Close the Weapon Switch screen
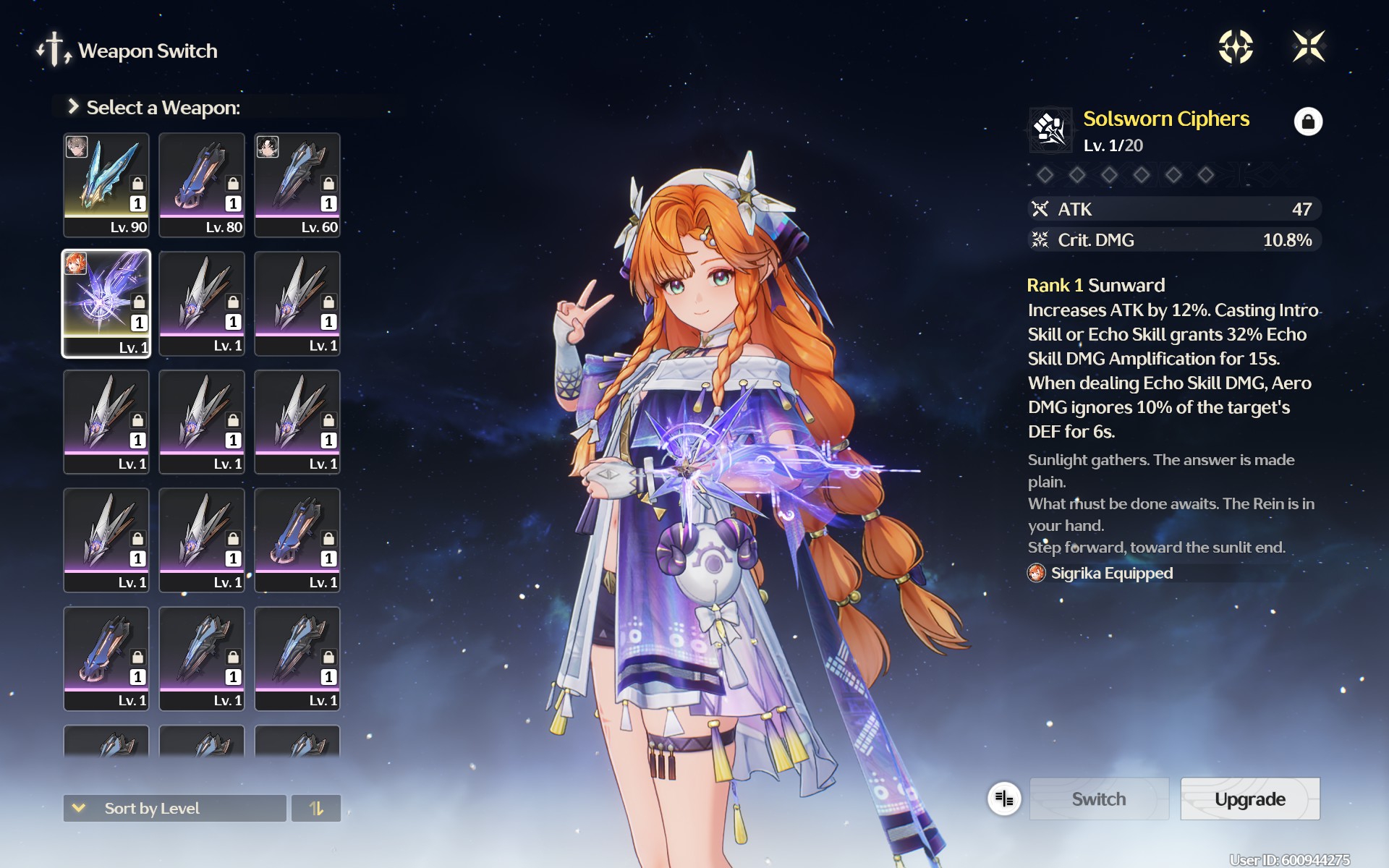 [x=1309, y=47]
